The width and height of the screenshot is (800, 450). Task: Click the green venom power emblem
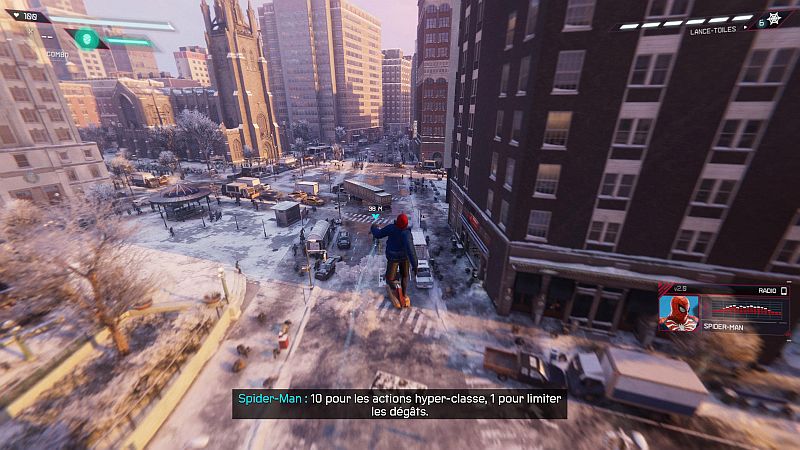(86, 39)
